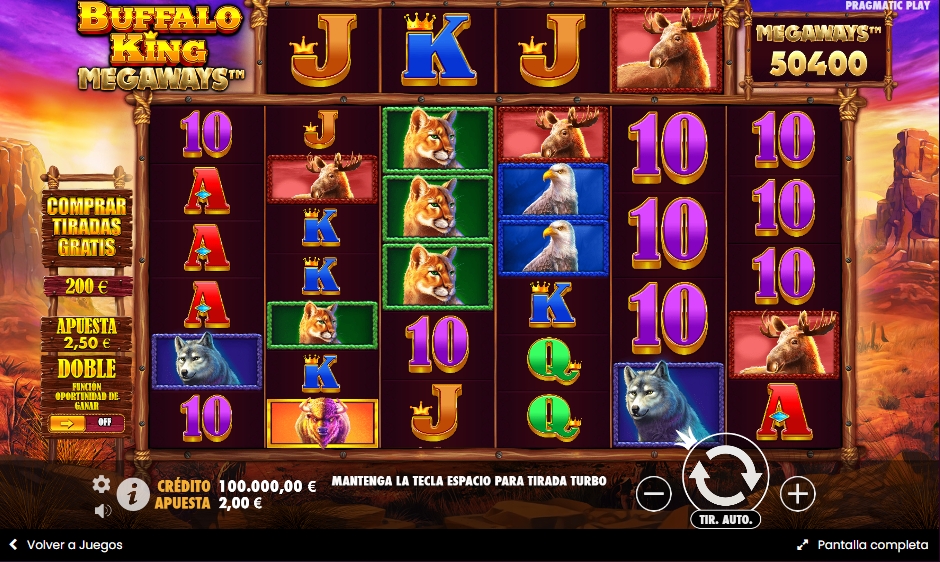Increase the bet with the plus button

tap(797, 493)
